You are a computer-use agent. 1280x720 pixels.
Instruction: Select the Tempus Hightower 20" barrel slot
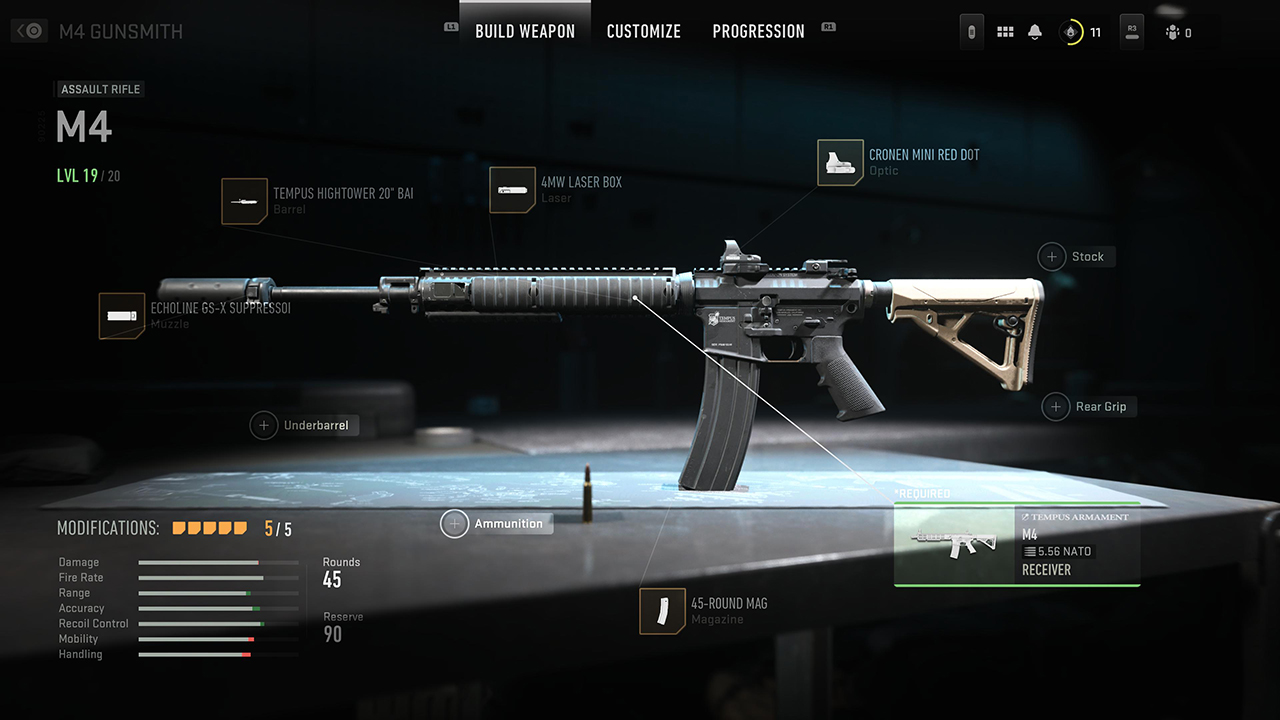(x=245, y=201)
